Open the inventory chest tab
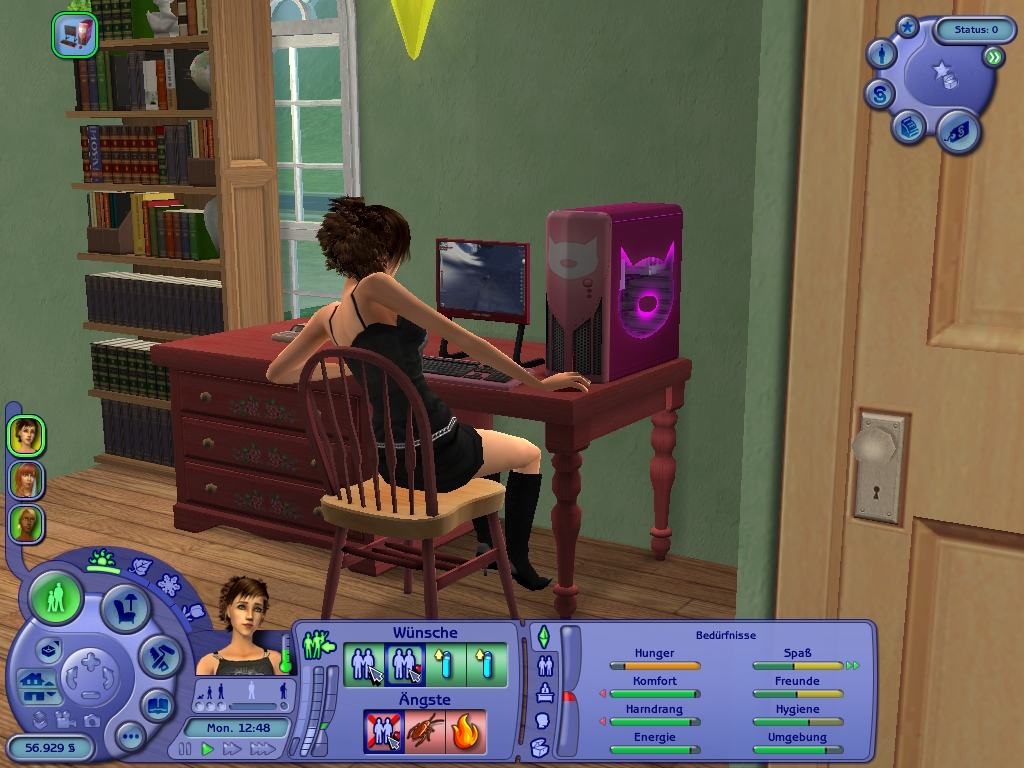Image resolution: width=1024 pixels, height=768 pixels. pyautogui.click(x=539, y=746)
